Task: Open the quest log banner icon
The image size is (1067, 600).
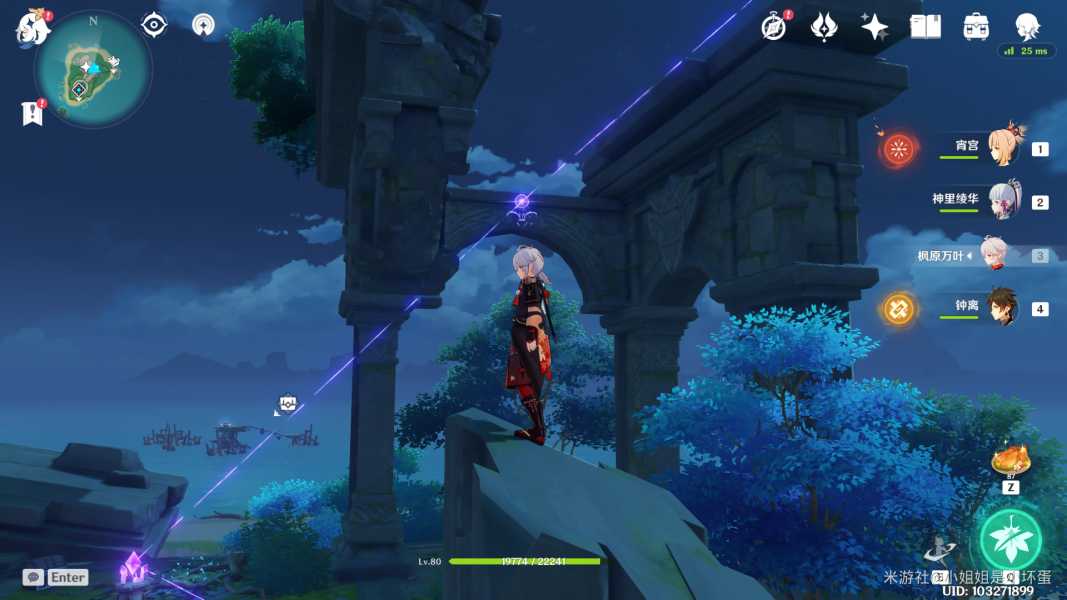Action: click(32, 113)
